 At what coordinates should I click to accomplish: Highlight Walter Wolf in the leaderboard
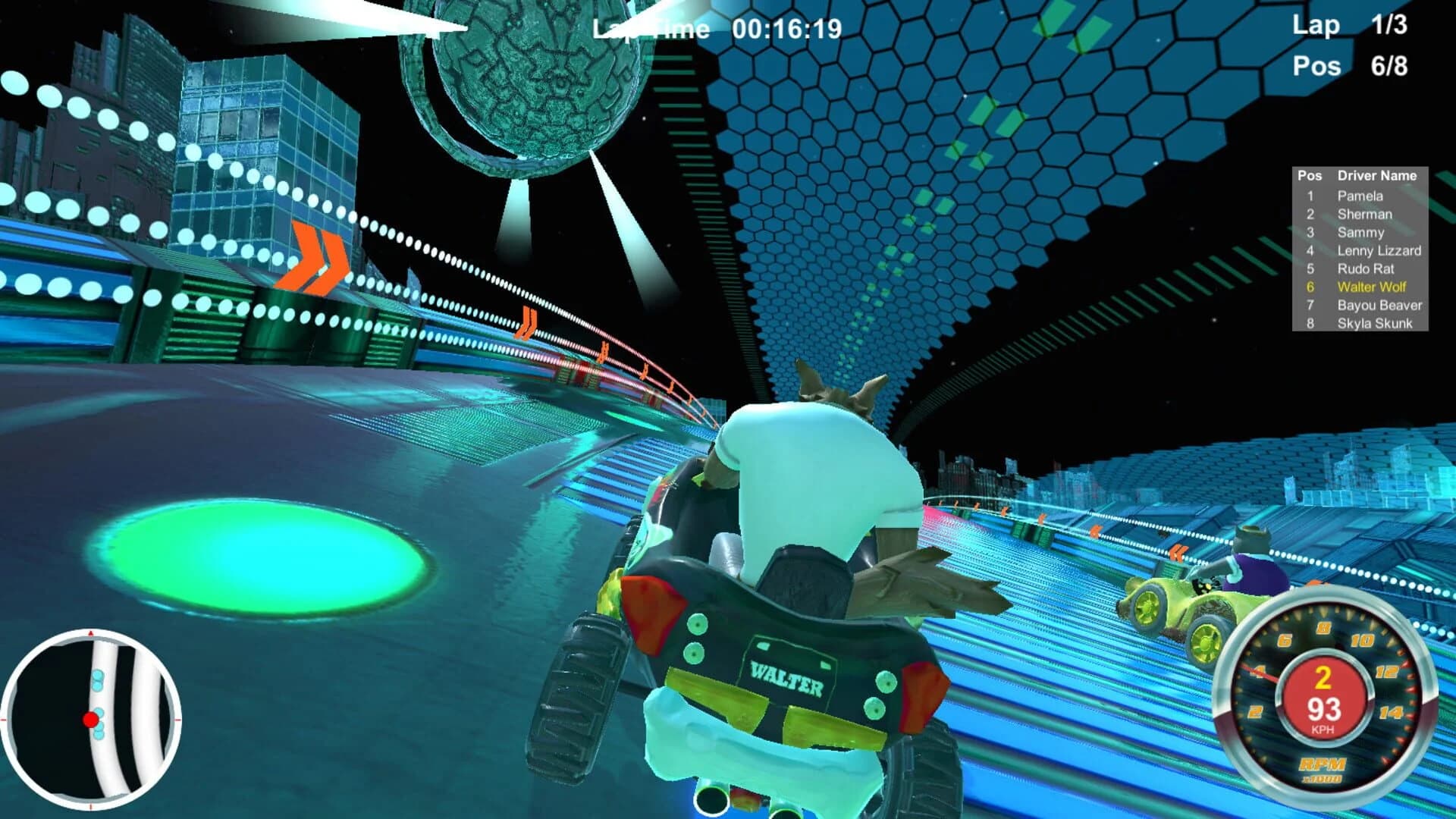point(1373,288)
